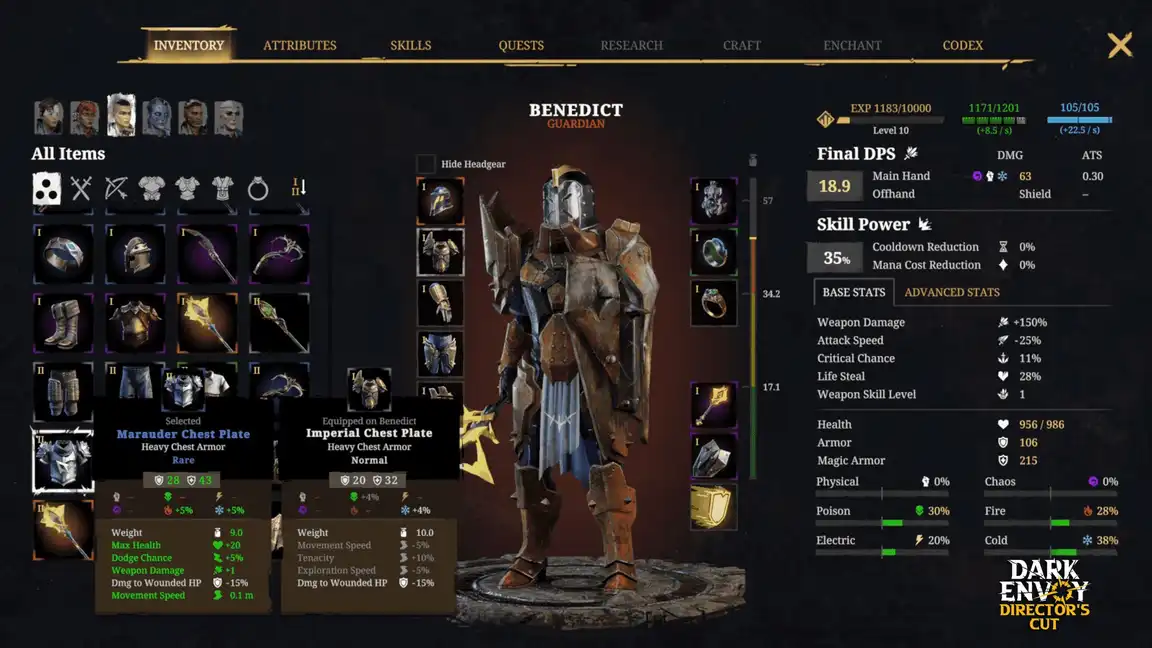Click the golden shield skill slot

pyautogui.click(x=713, y=507)
